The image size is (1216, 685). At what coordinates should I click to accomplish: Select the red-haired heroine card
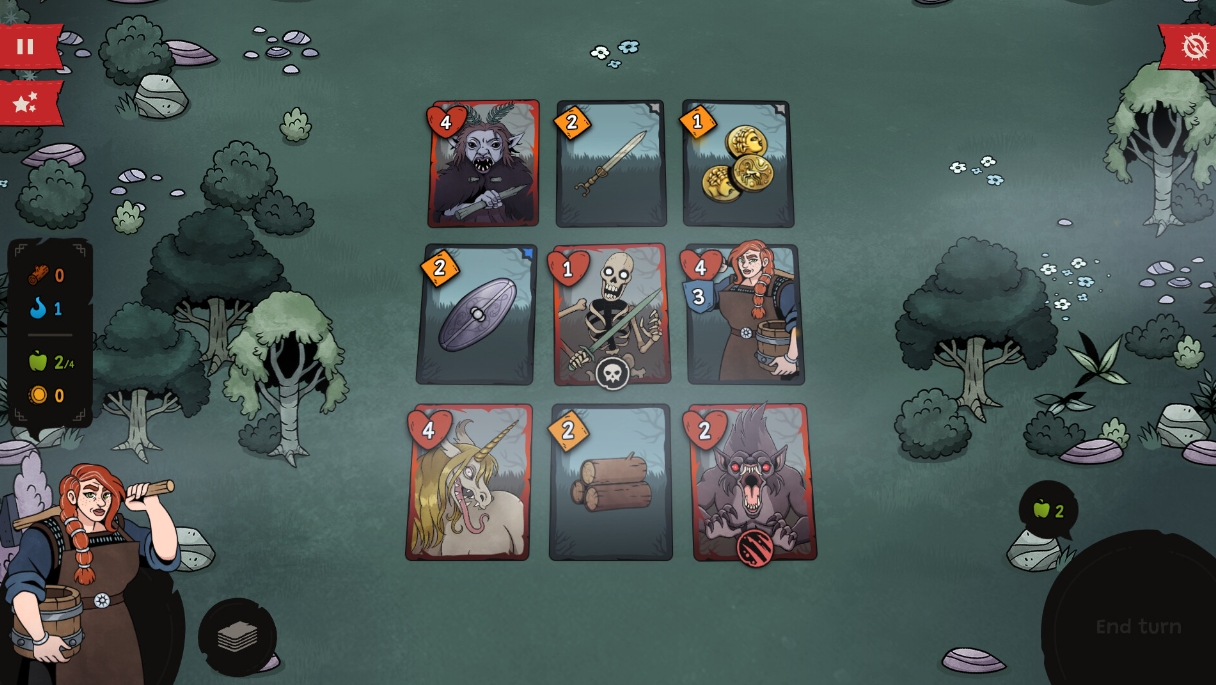746,314
